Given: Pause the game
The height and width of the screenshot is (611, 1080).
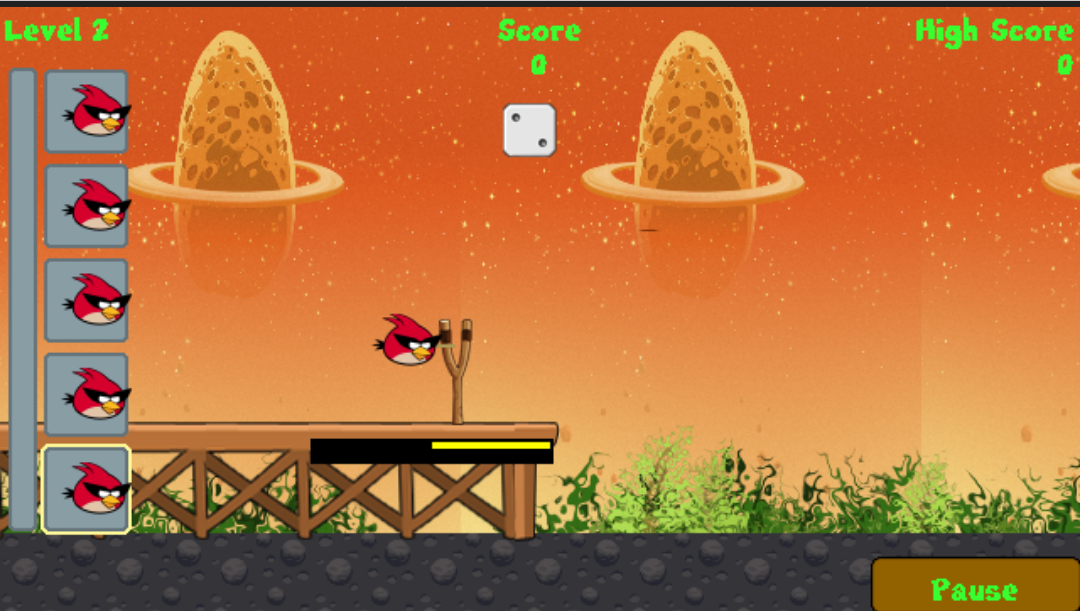Looking at the screenshot, I should pyautogui.click(x=974, y=587).
